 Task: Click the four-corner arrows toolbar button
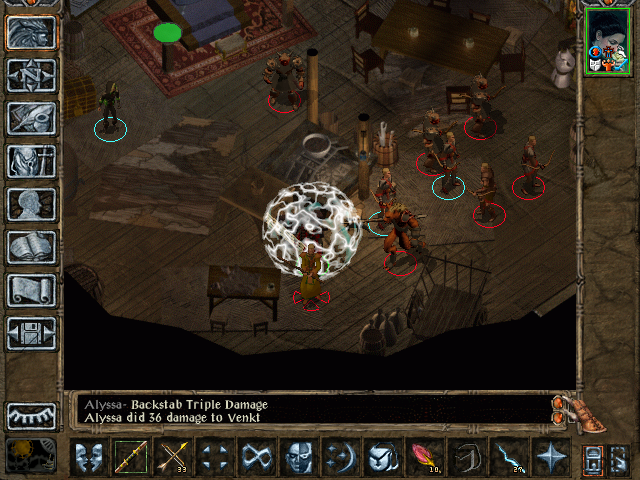click(215, 458)
